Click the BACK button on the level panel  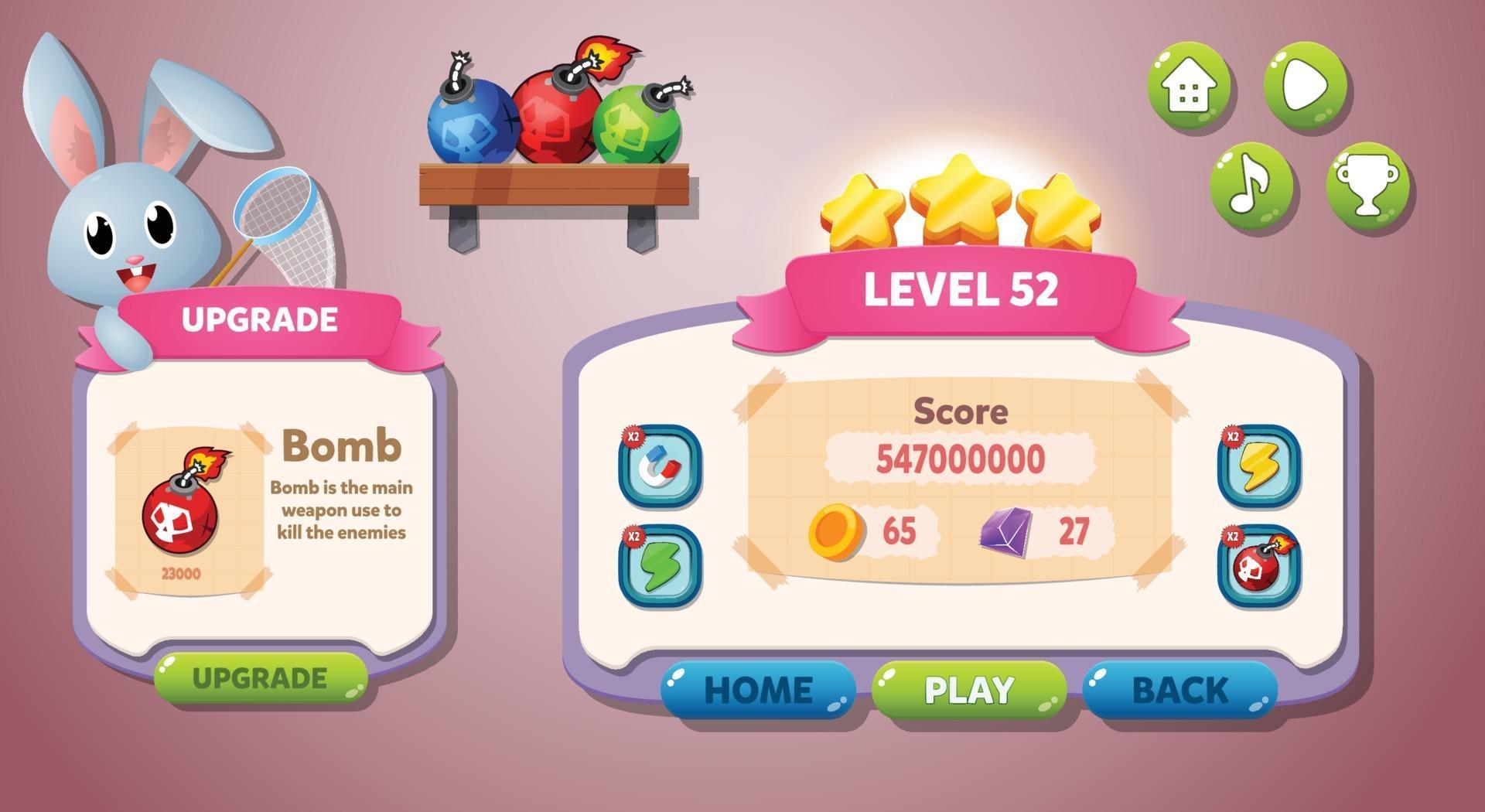(1179, 687)
